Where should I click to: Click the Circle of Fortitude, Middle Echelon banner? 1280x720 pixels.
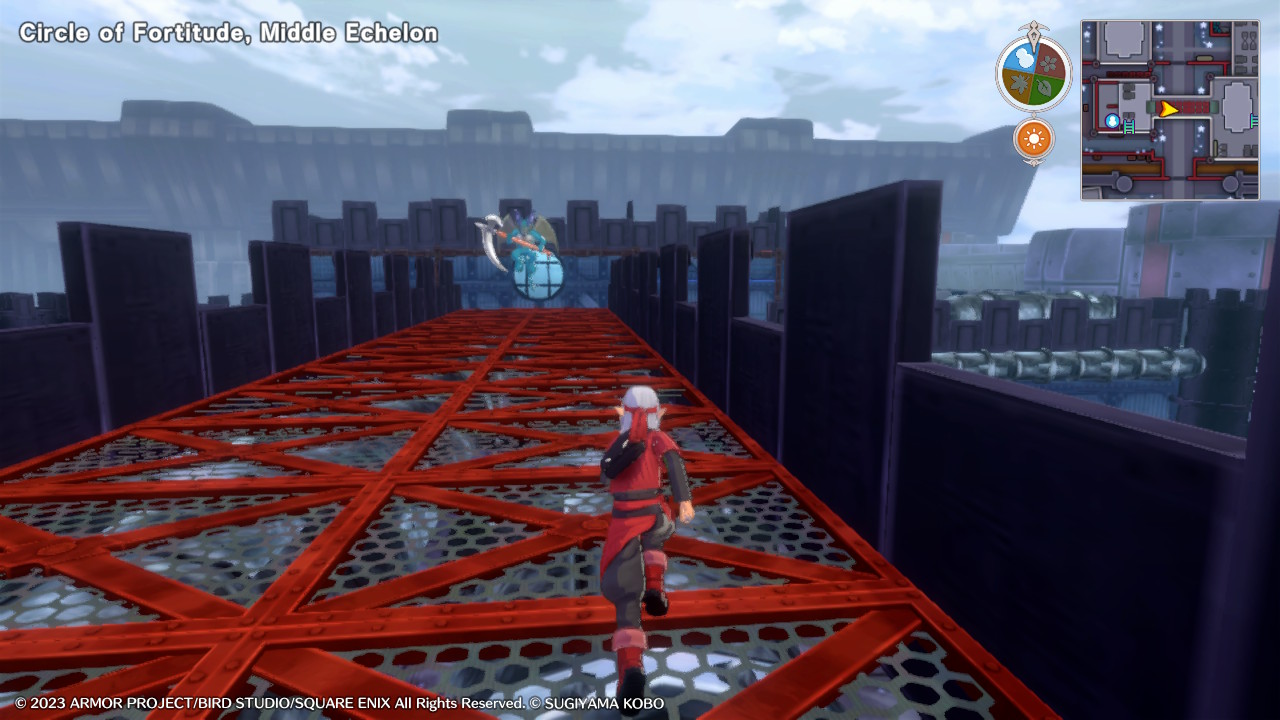pyautogui.click(x=225, y=32)
